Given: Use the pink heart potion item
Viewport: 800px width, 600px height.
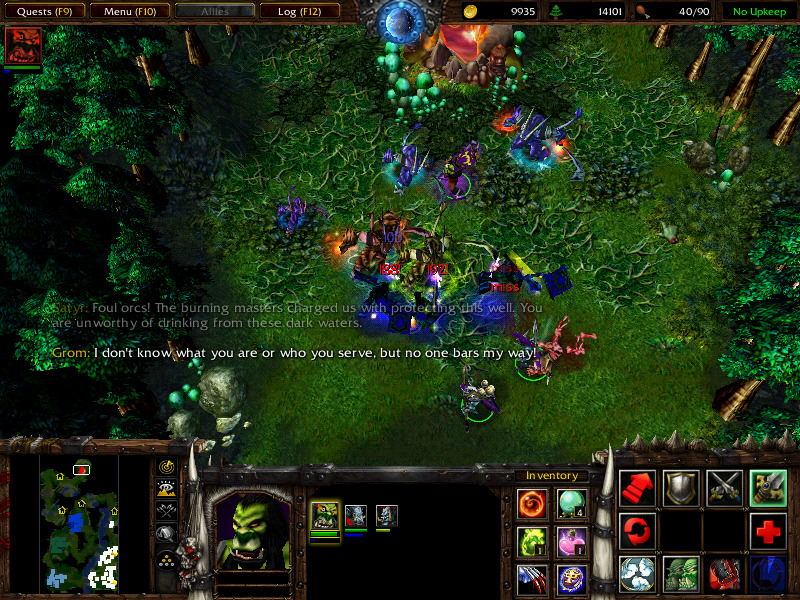Looking at the screenshot, I should [571, 541].
